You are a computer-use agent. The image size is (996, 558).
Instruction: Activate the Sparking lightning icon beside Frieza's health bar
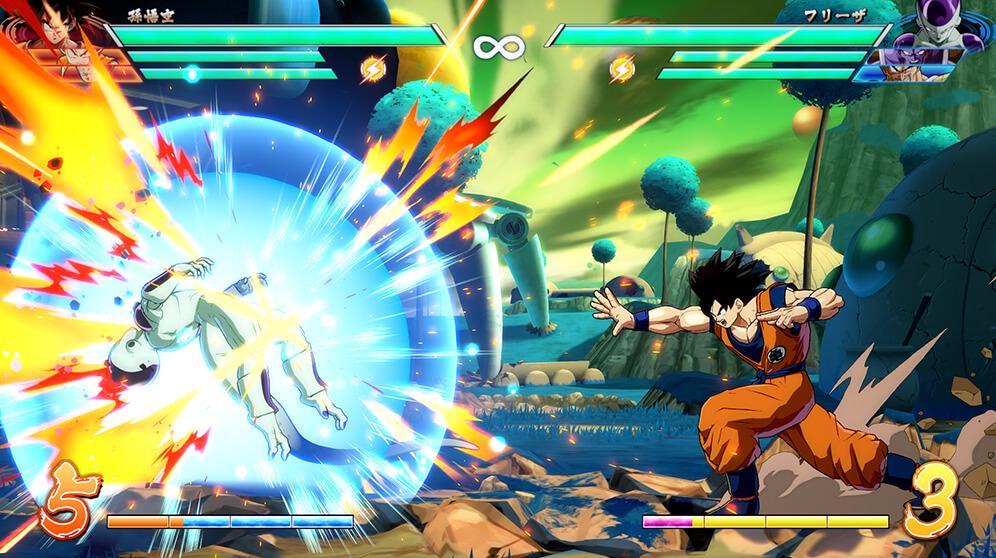tap(622, 68)
